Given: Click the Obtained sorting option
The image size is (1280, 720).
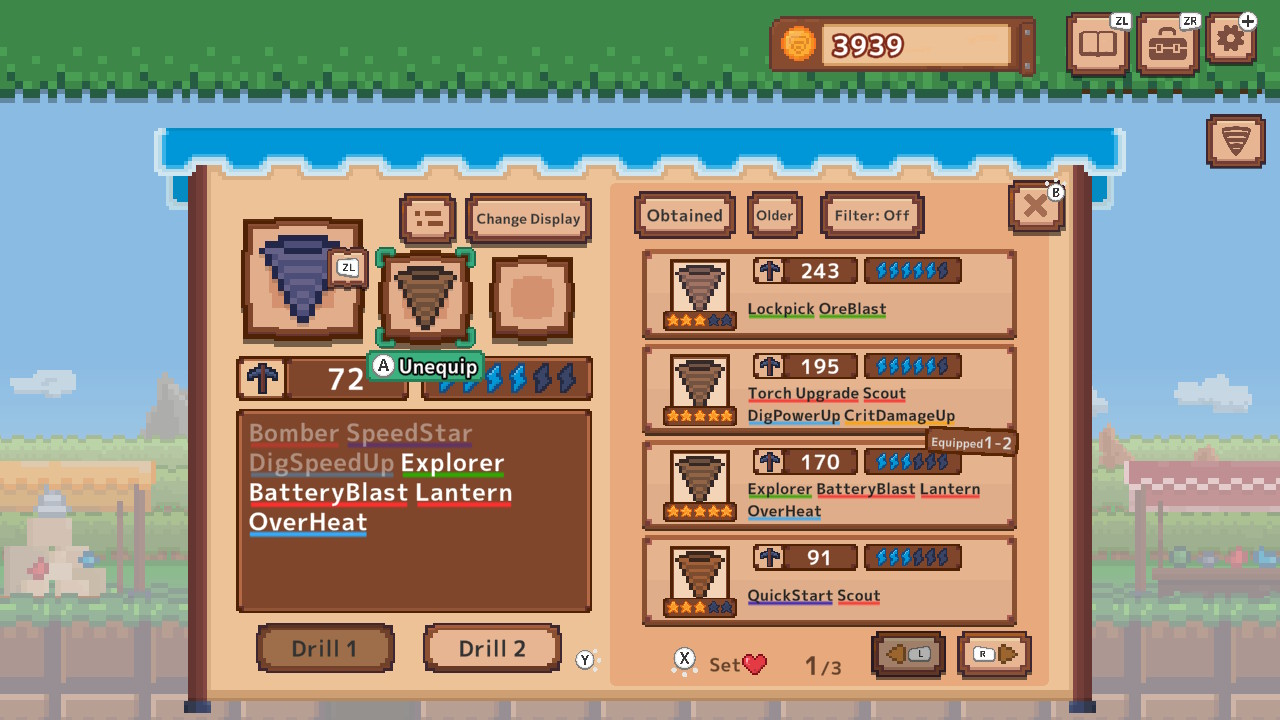Looking at the screenshot, I should pos(684,215).
